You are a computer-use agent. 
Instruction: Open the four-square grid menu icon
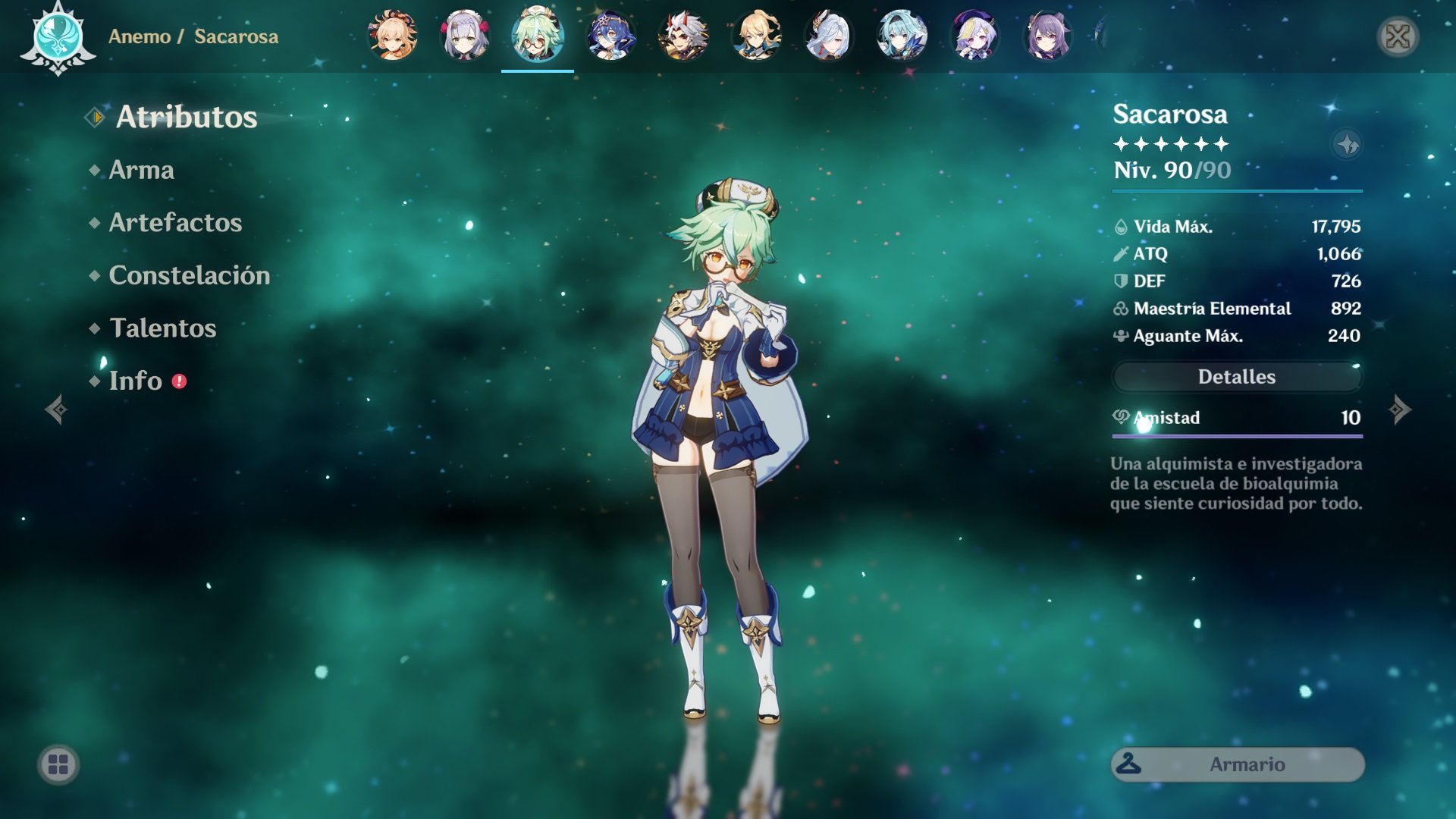pyautogui.click(x=58, y=764)
